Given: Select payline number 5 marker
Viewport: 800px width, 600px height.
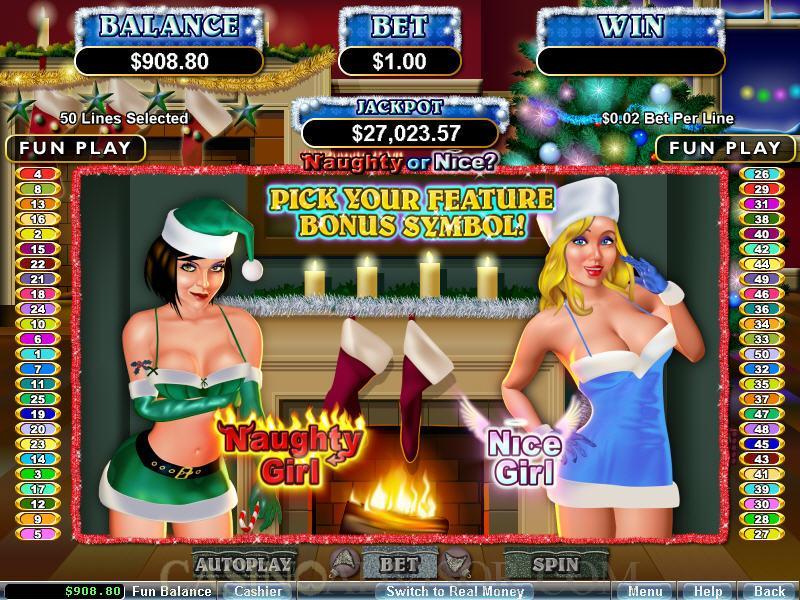Looking at the screenshot, I should click(38, 534).
